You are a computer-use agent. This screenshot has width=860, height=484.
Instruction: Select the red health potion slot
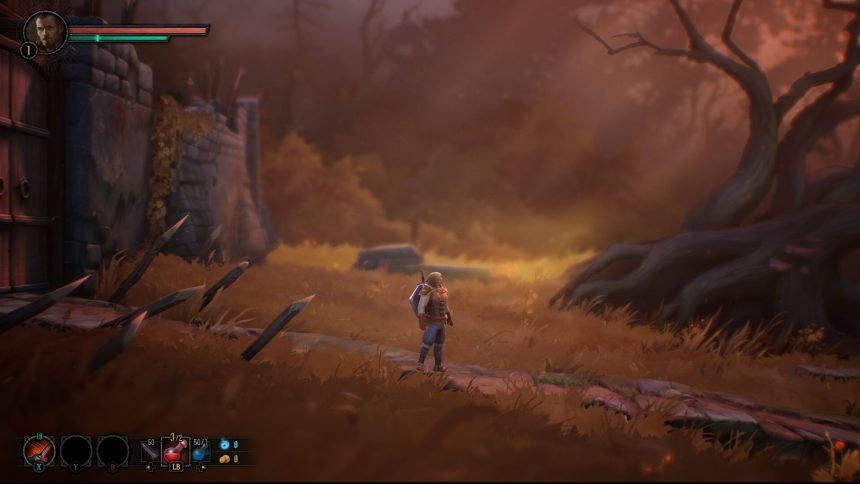[176, 452]
